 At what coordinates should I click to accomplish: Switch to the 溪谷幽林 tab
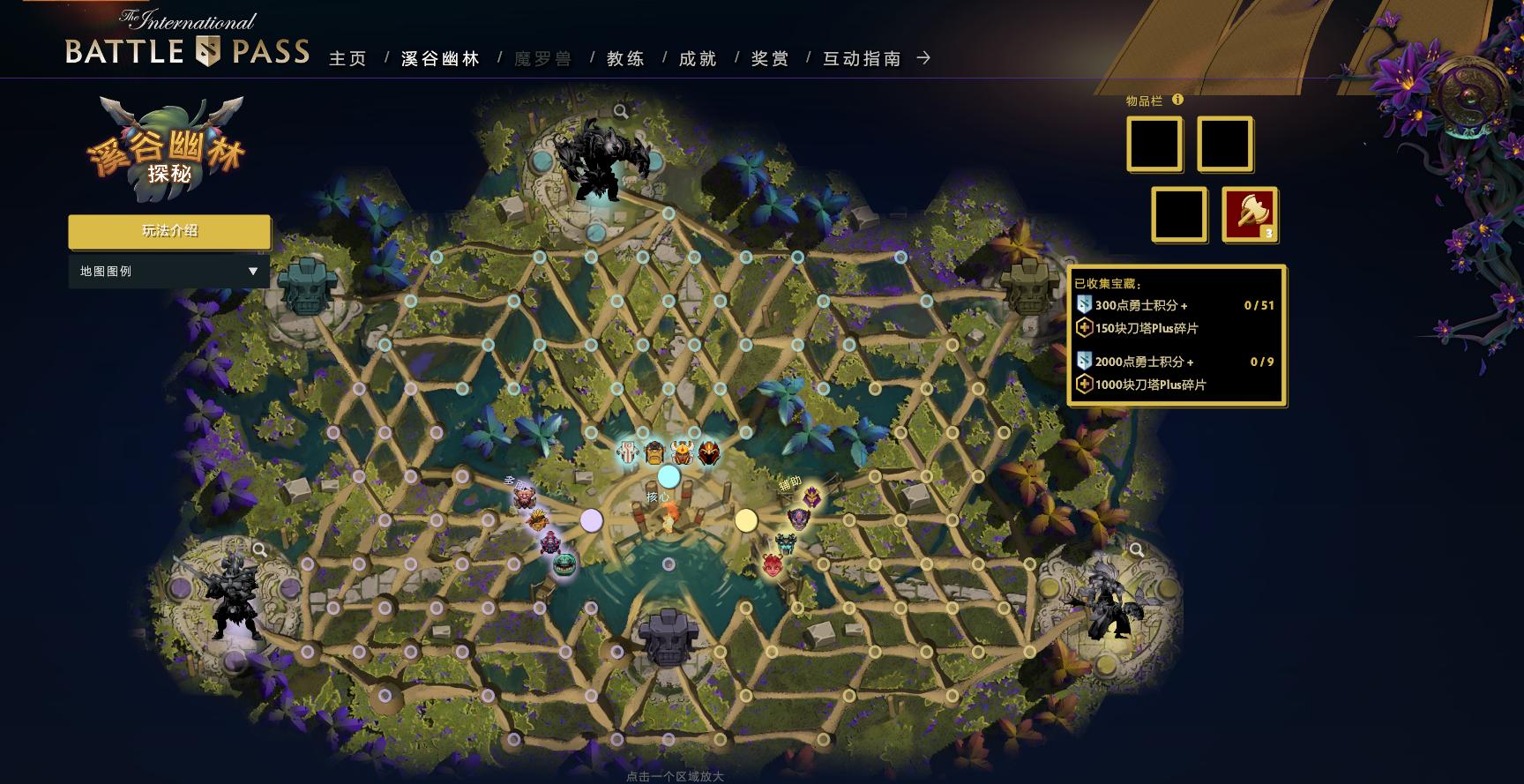tap(440, 59)
